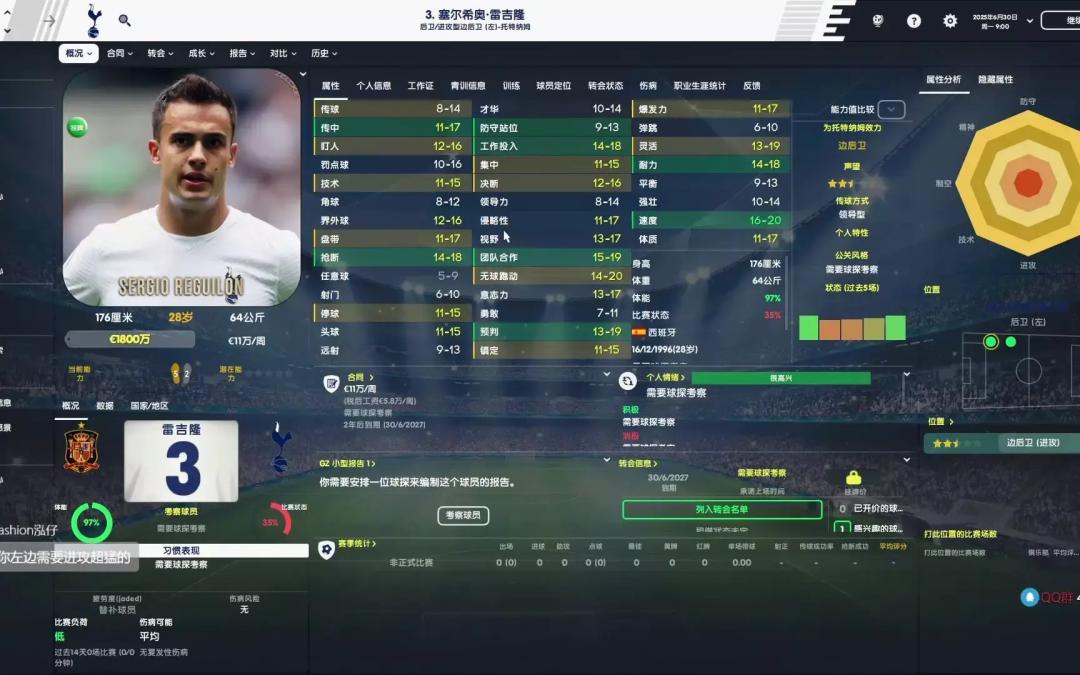Open the 合同 contract menu
The height and width of the screenshot is (675, 1080).
tap(119, 54)
